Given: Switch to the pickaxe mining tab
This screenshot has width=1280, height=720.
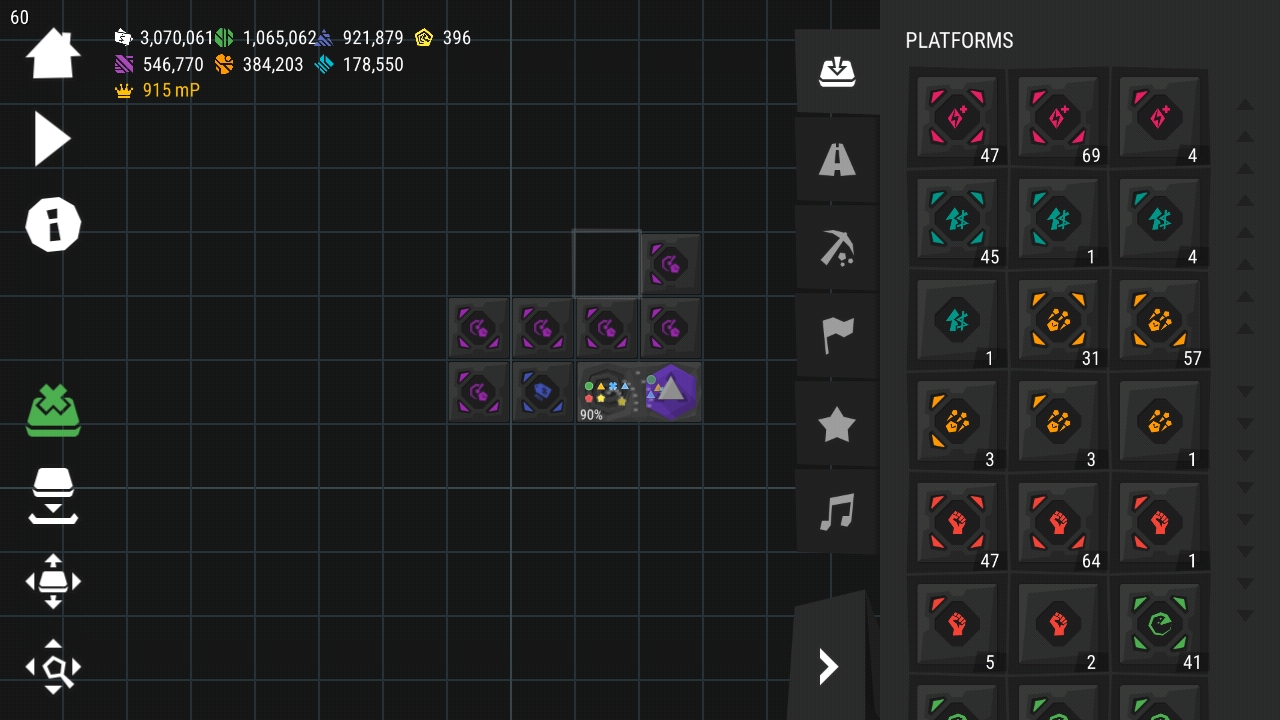Looking at the screenshot, I should [837, 247].
